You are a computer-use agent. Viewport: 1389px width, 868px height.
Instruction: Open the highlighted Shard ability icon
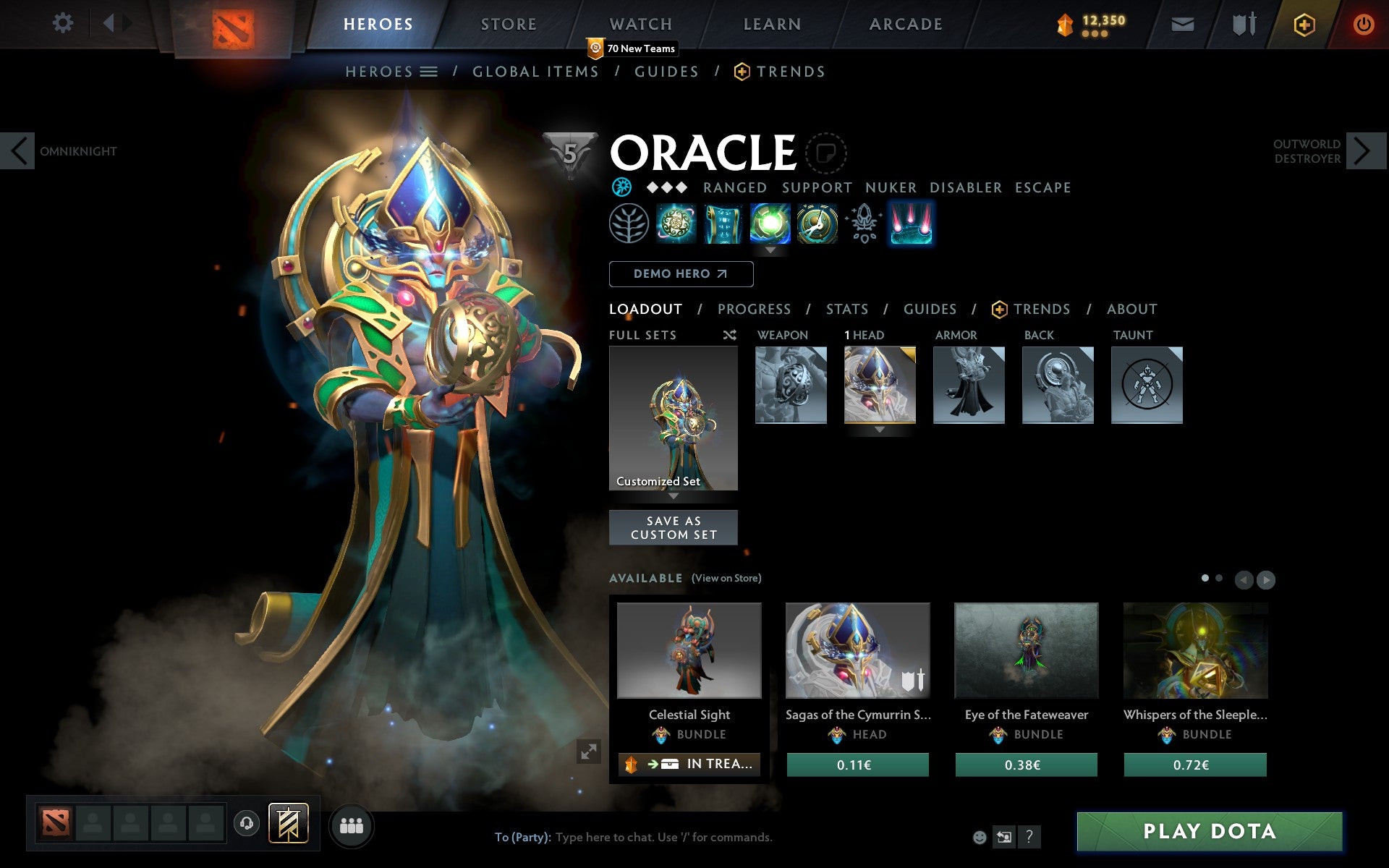912,224
